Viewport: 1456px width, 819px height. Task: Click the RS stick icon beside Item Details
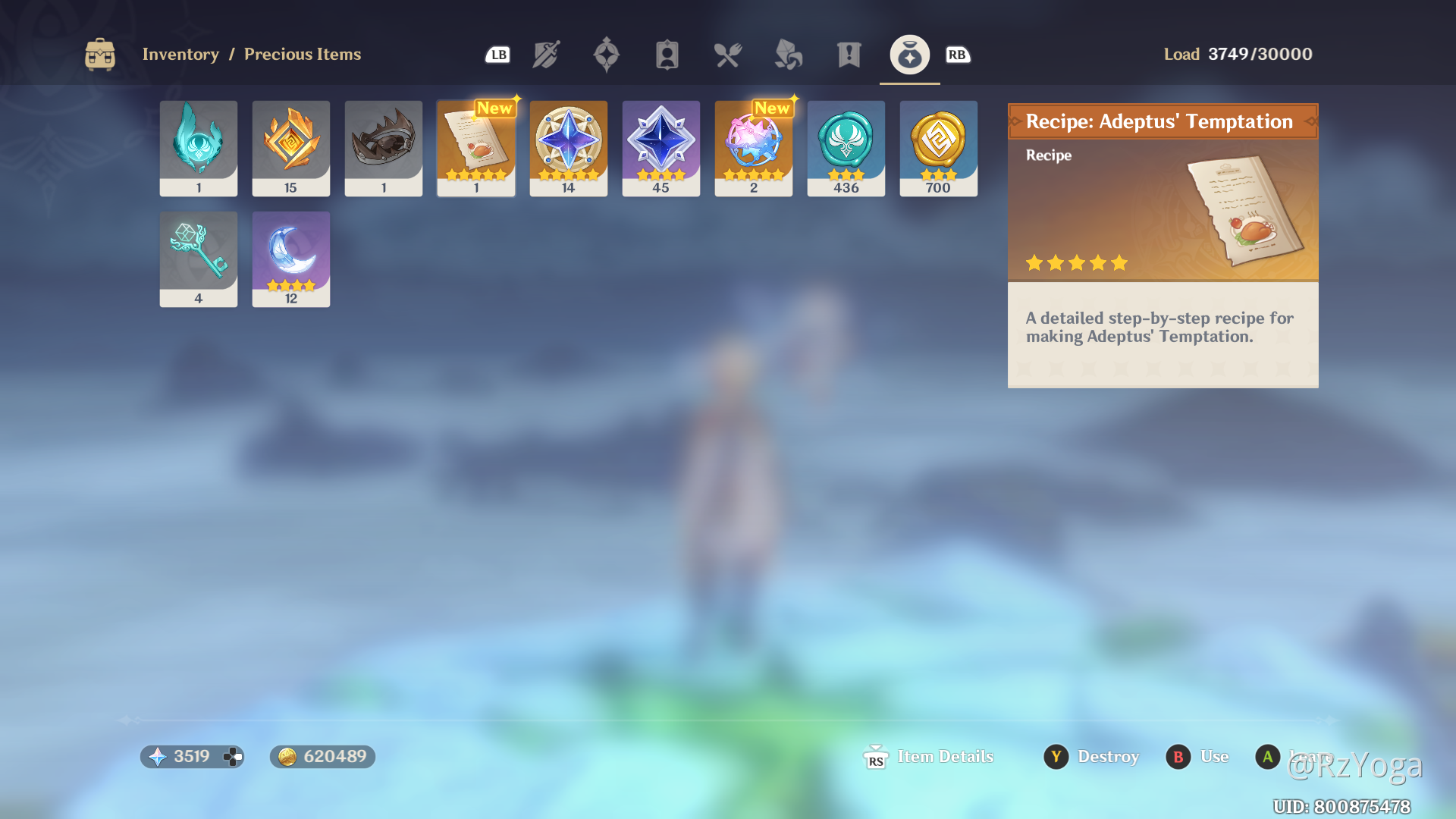(x=876, y=756)
